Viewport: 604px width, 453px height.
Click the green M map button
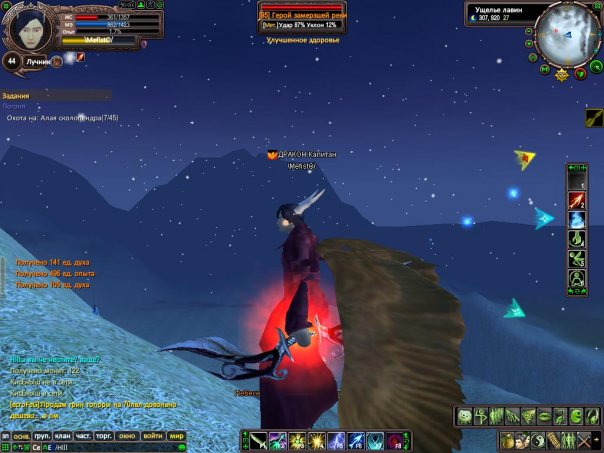pos(543,70)
